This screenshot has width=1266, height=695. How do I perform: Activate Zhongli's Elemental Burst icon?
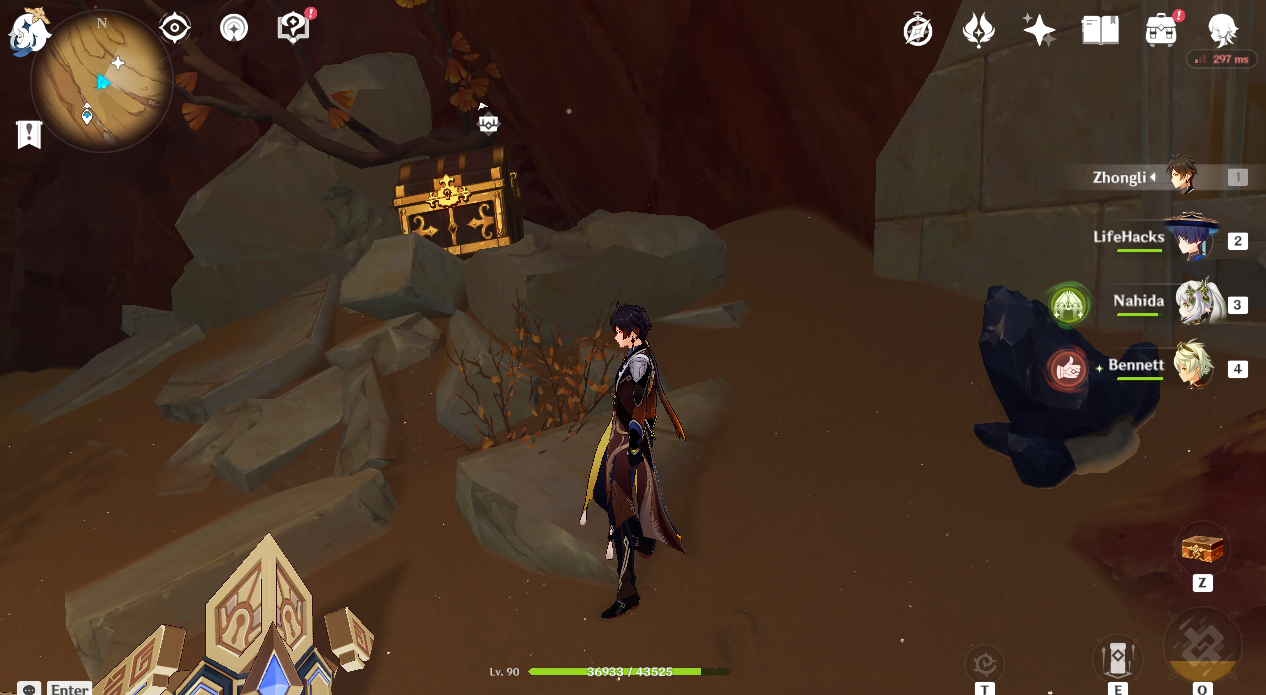tap(1203, 648)
